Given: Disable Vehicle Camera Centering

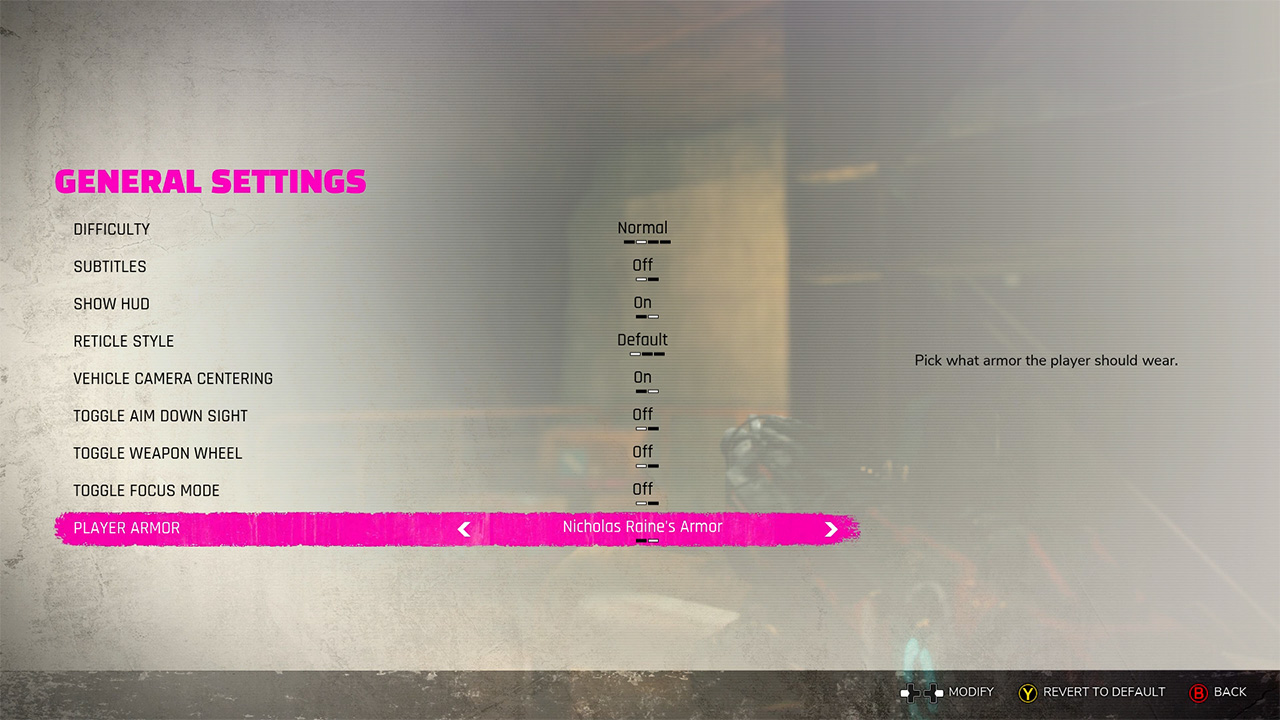Looking at the screenshot, I should (x=643, y=377).
